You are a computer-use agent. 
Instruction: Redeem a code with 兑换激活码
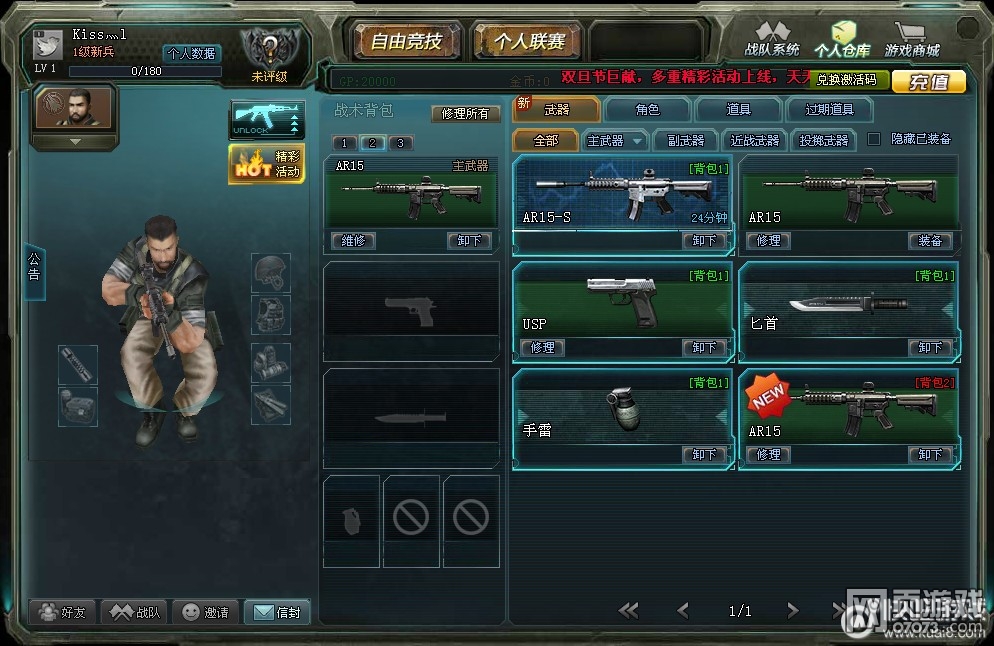[846, 80]
